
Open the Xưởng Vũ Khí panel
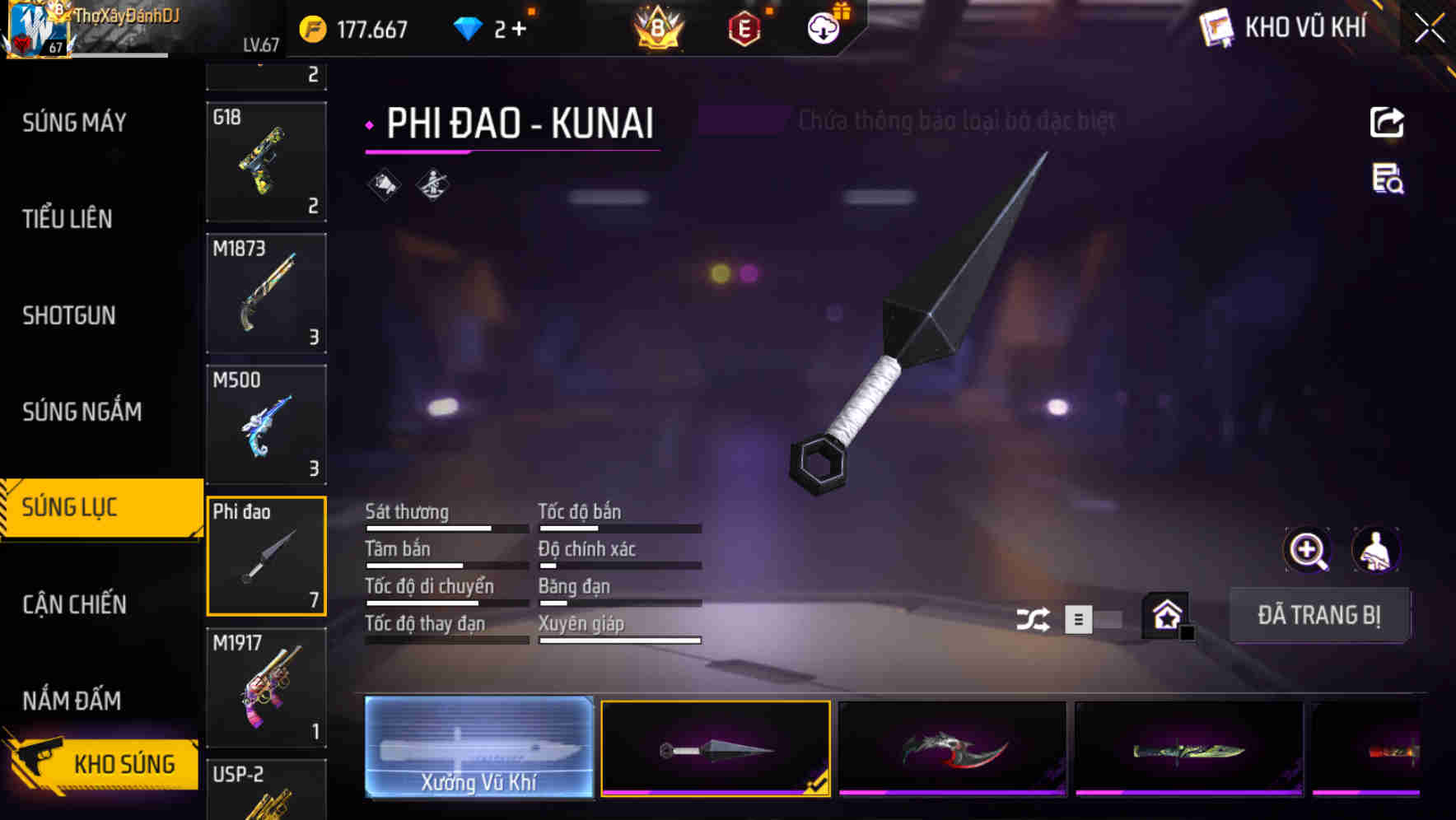(x=478, y=747)
